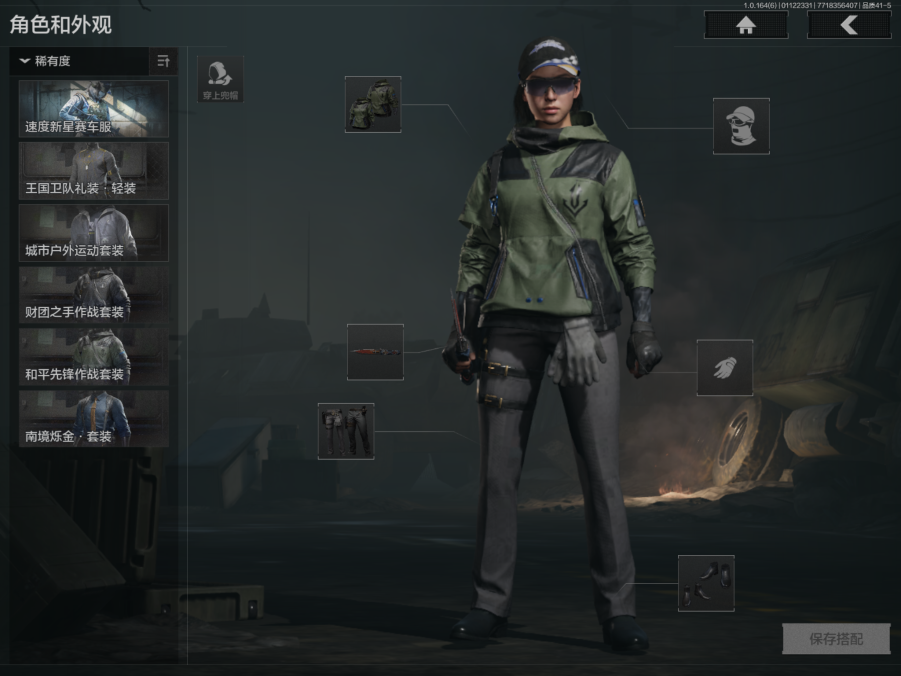This screenshot has height=676, width=901.
Task: Open the 稀有度 sort dropdown
Action: click(x=80, y=61)
